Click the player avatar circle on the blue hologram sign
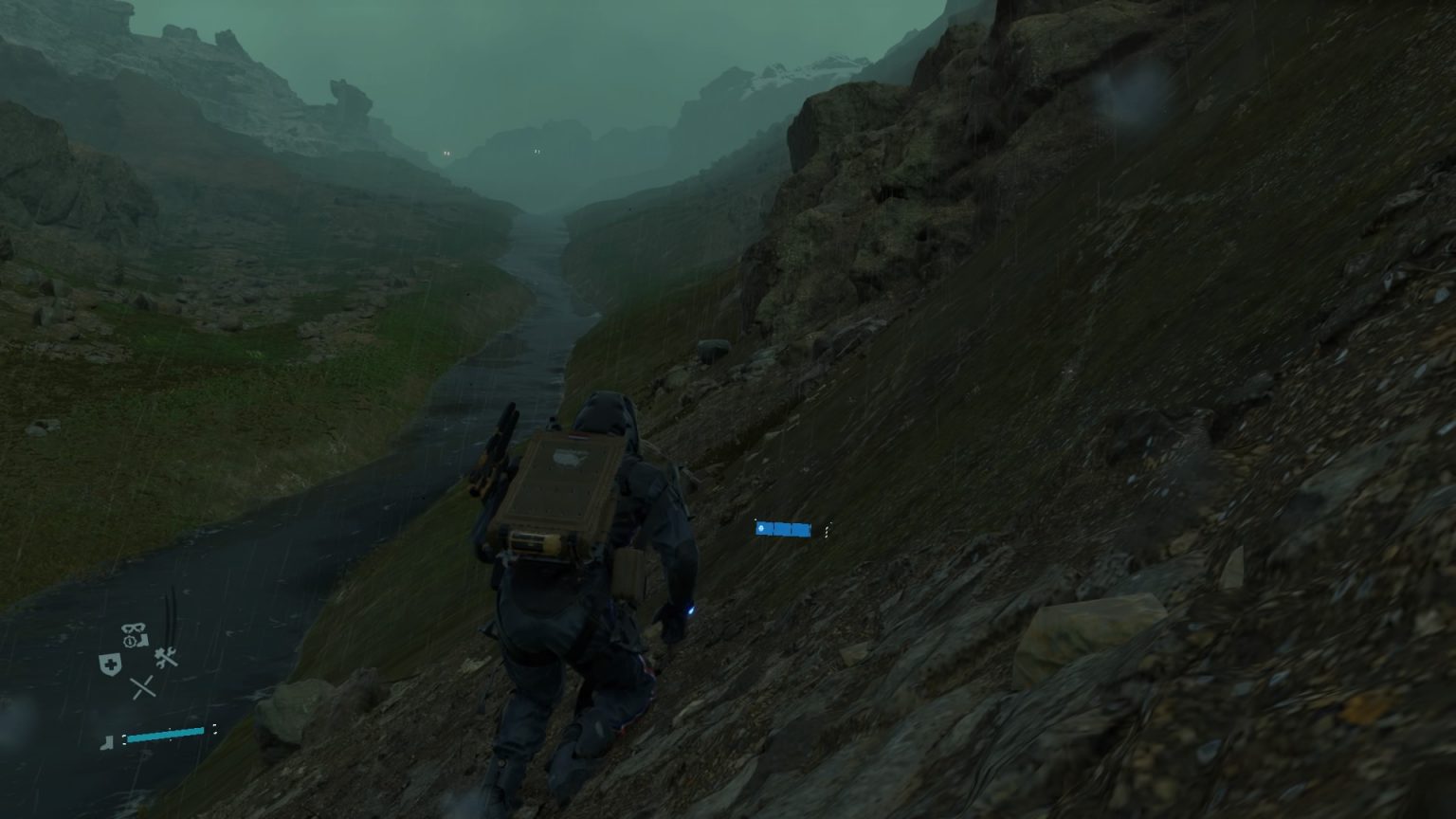The image size is (1456, 819). (x=761, y=528)
